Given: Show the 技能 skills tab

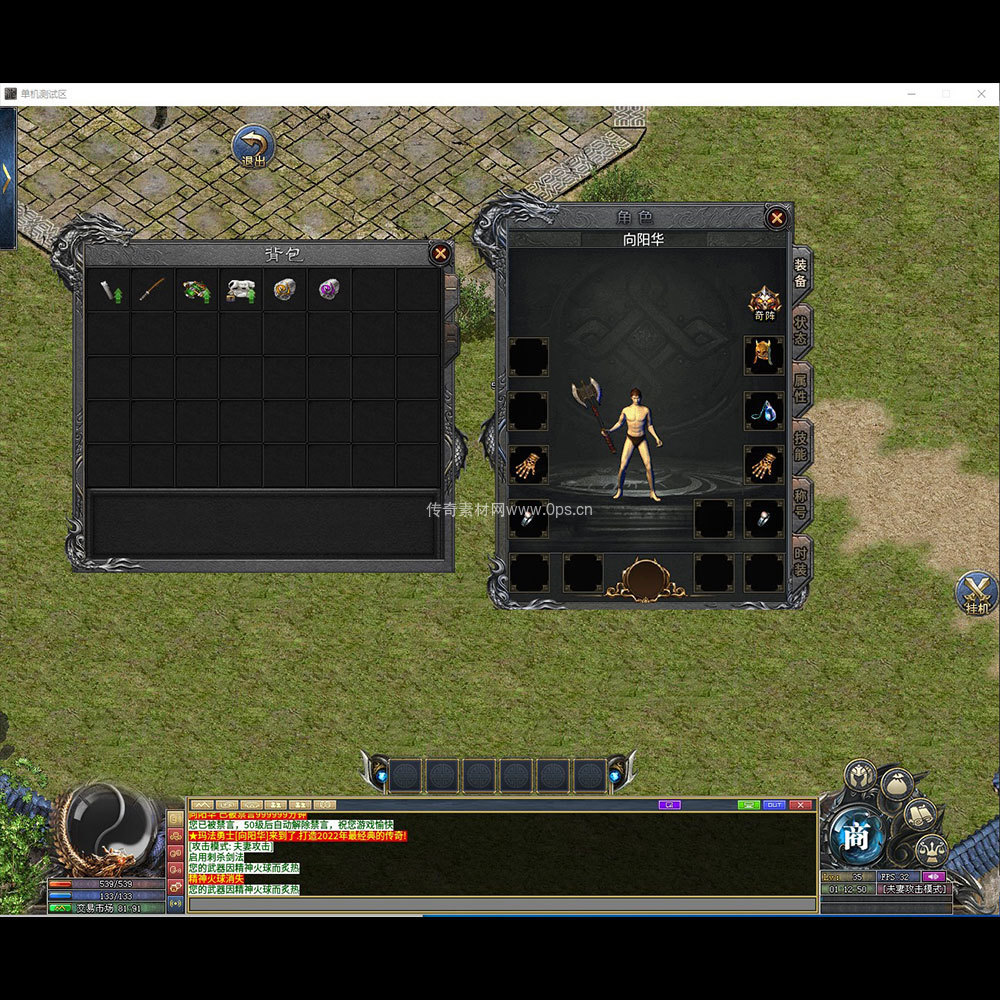Looking at the screenshot, I should [801, 445].
